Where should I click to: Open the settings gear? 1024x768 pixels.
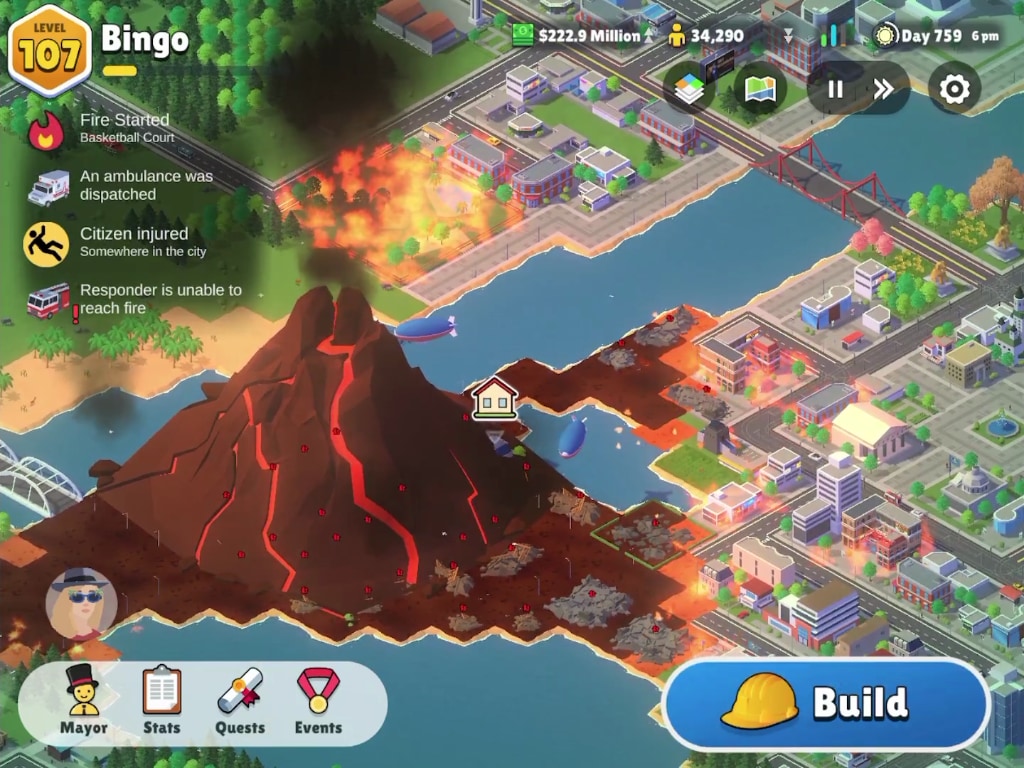[x=954, y=89]
